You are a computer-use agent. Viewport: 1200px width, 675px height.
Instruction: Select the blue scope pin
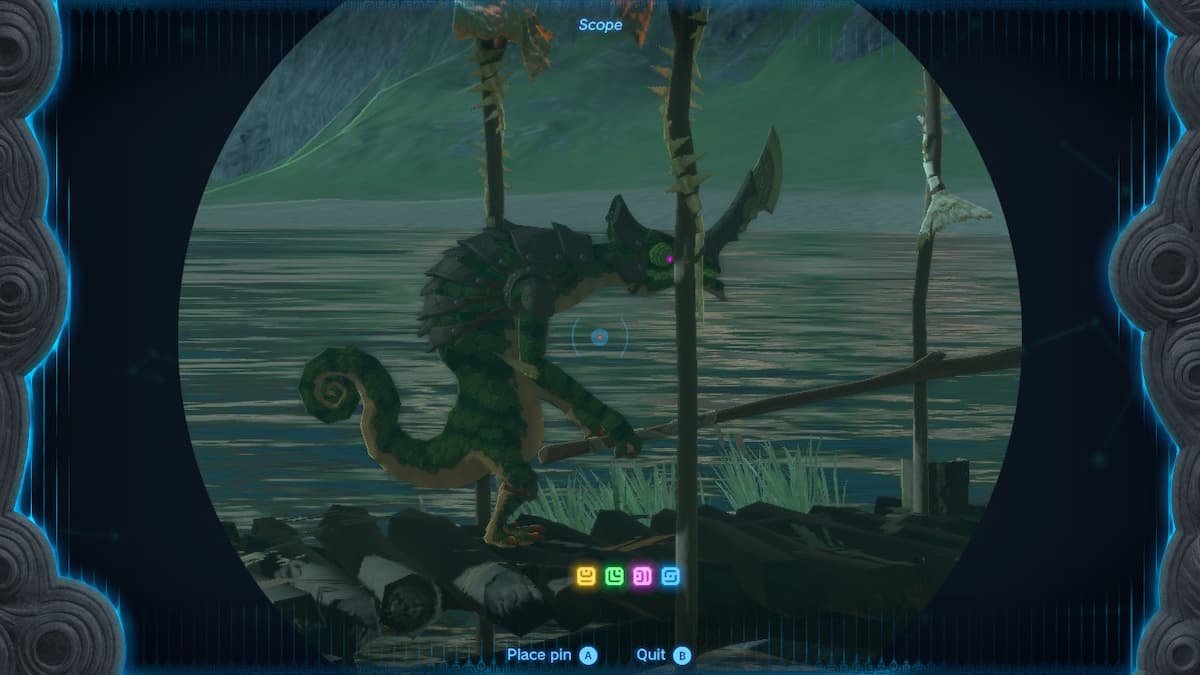(x=670, y=576)
